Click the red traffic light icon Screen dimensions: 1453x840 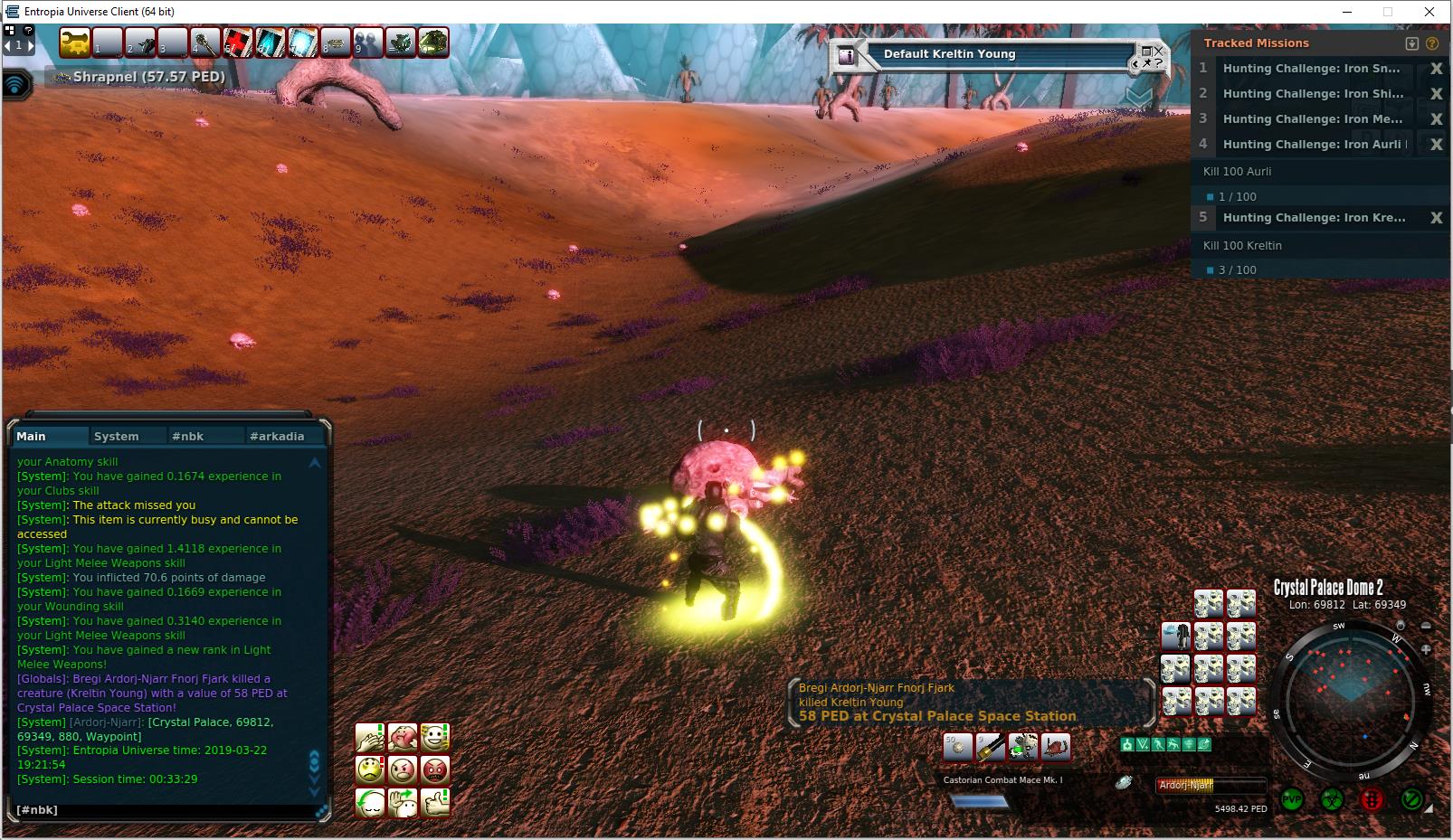[x=1372, y=800]
